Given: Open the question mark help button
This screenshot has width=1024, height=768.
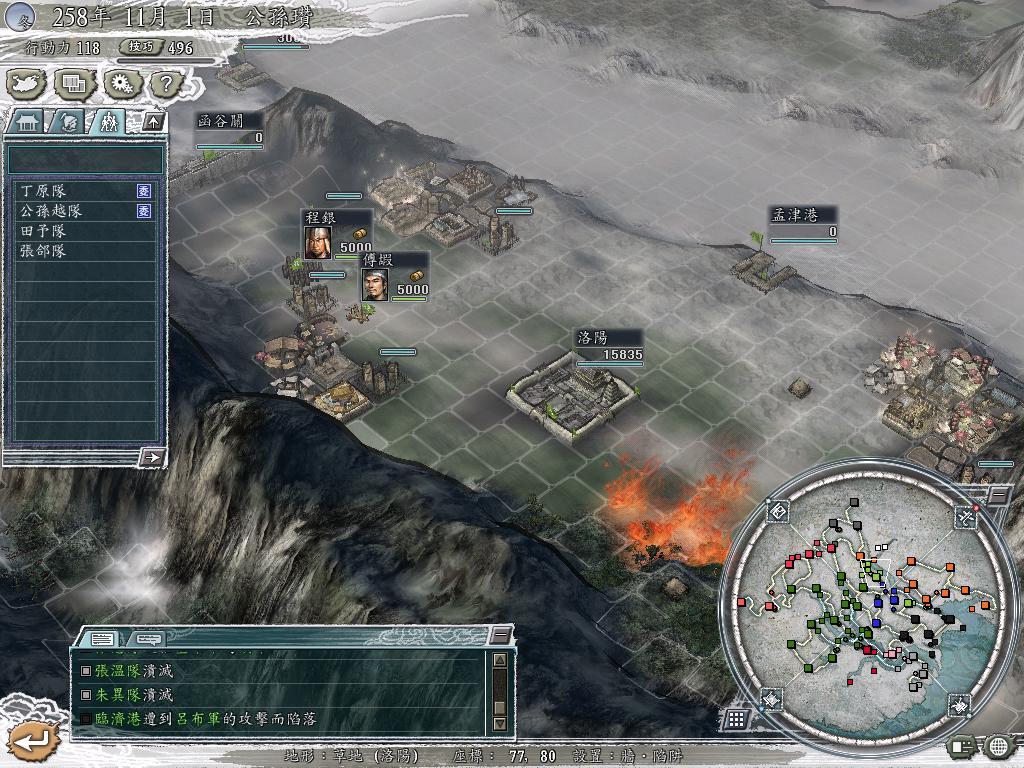Looking at the screenshot, I should (x=165, y=83).
